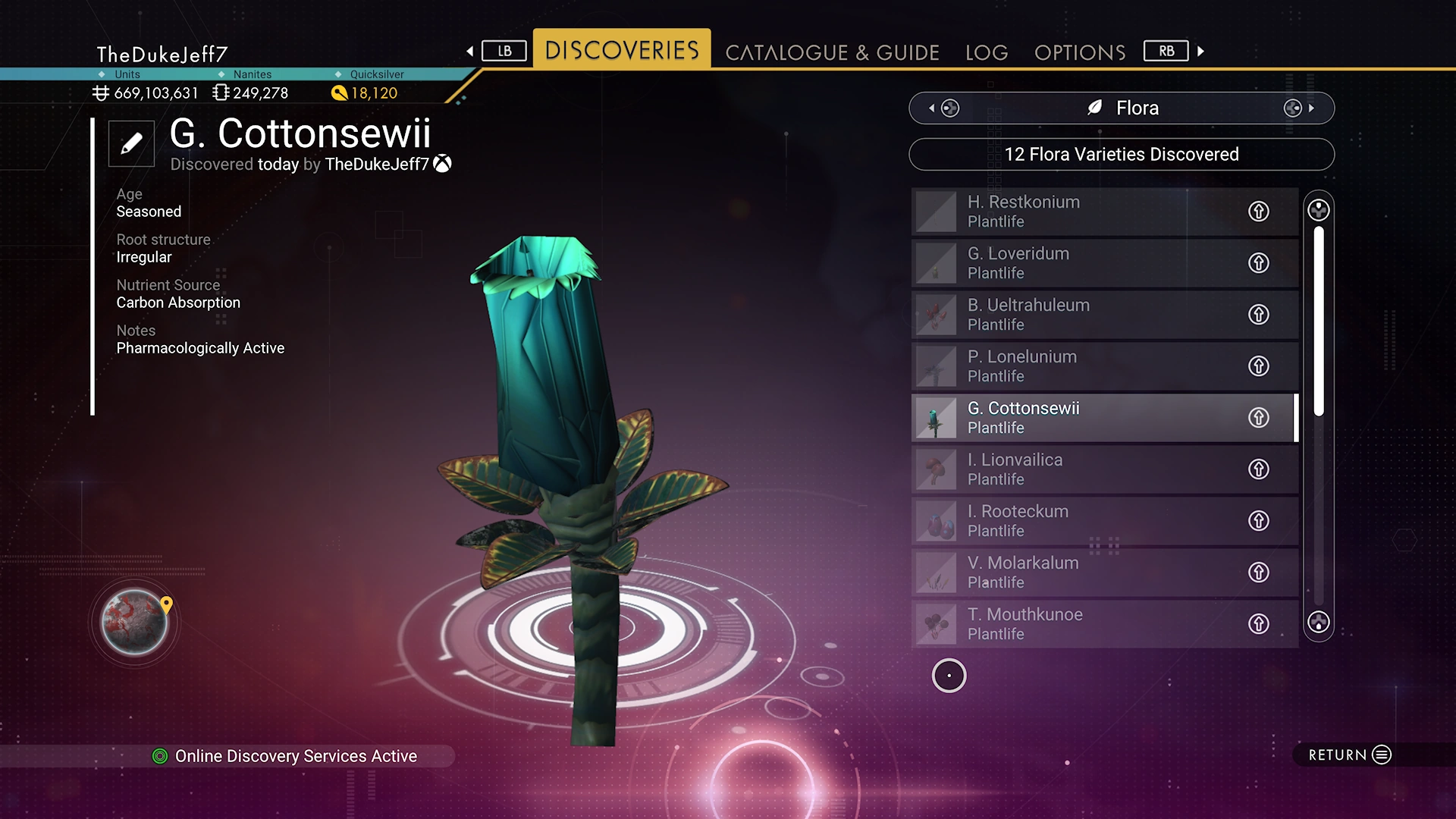Switch to the next discovery category
The image size is (1456, 819).
pos(1298,108)
